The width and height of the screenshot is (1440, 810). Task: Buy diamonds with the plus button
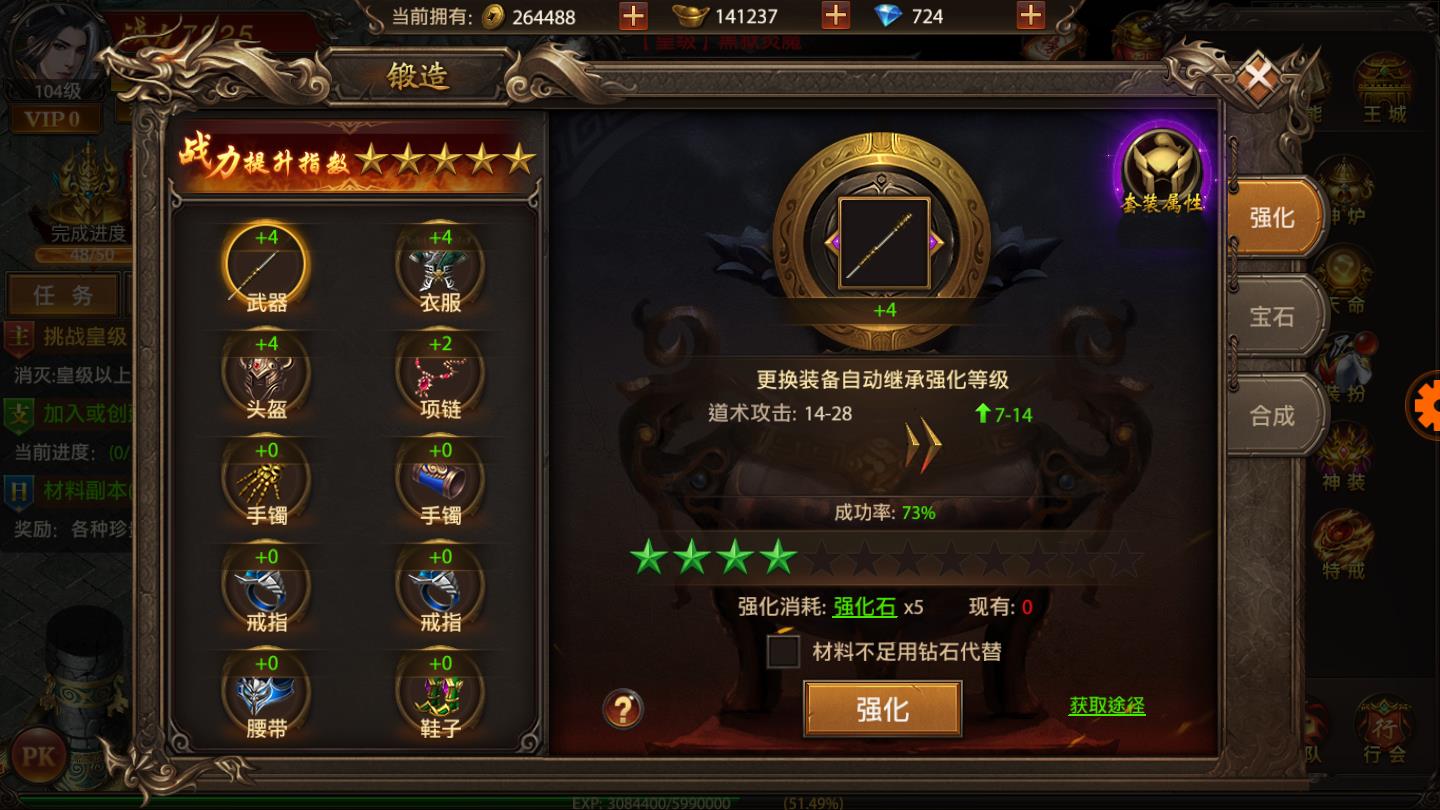click(x=1030, y=16)
